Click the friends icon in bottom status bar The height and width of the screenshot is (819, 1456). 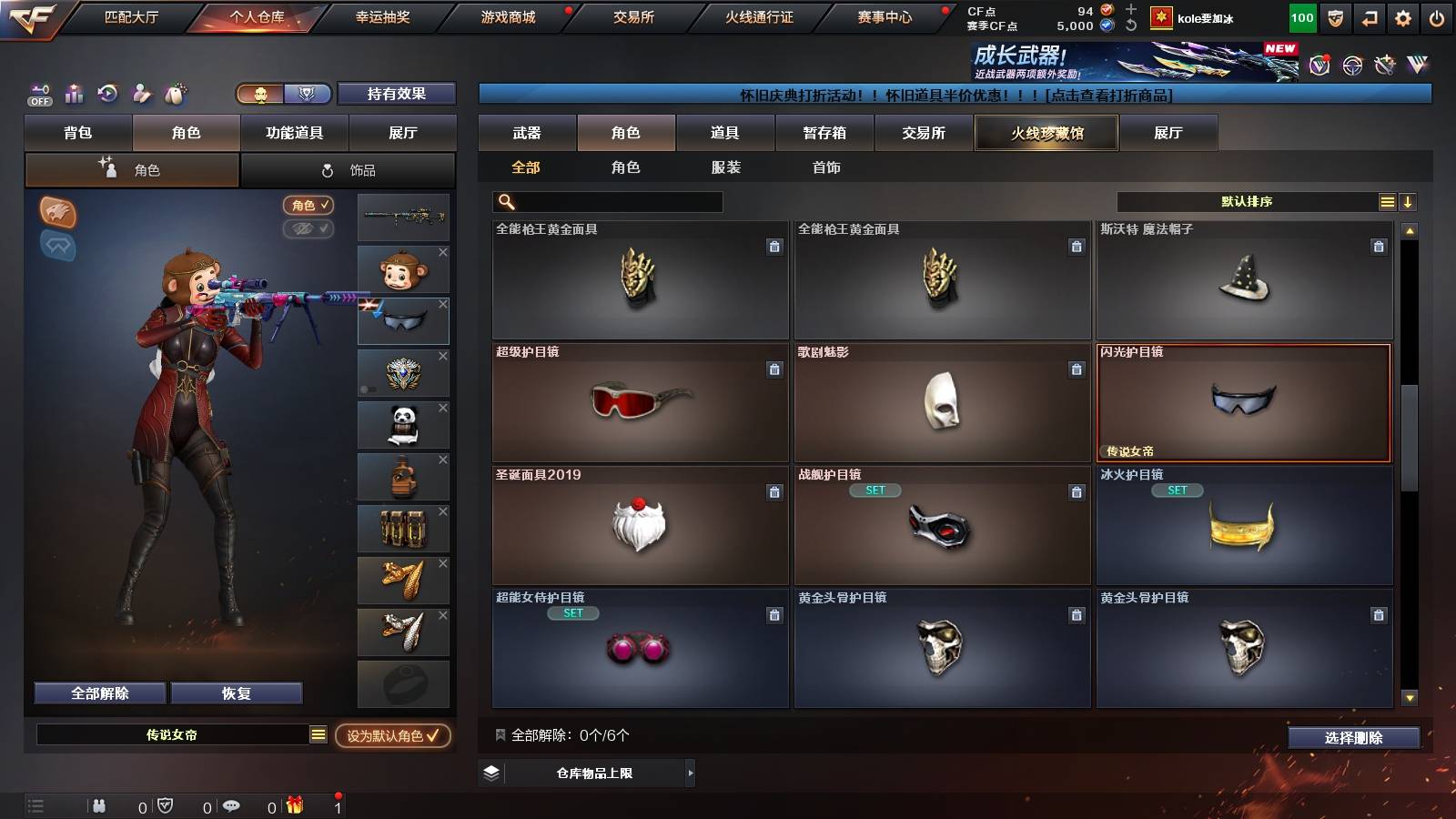[x=100, y=804]
